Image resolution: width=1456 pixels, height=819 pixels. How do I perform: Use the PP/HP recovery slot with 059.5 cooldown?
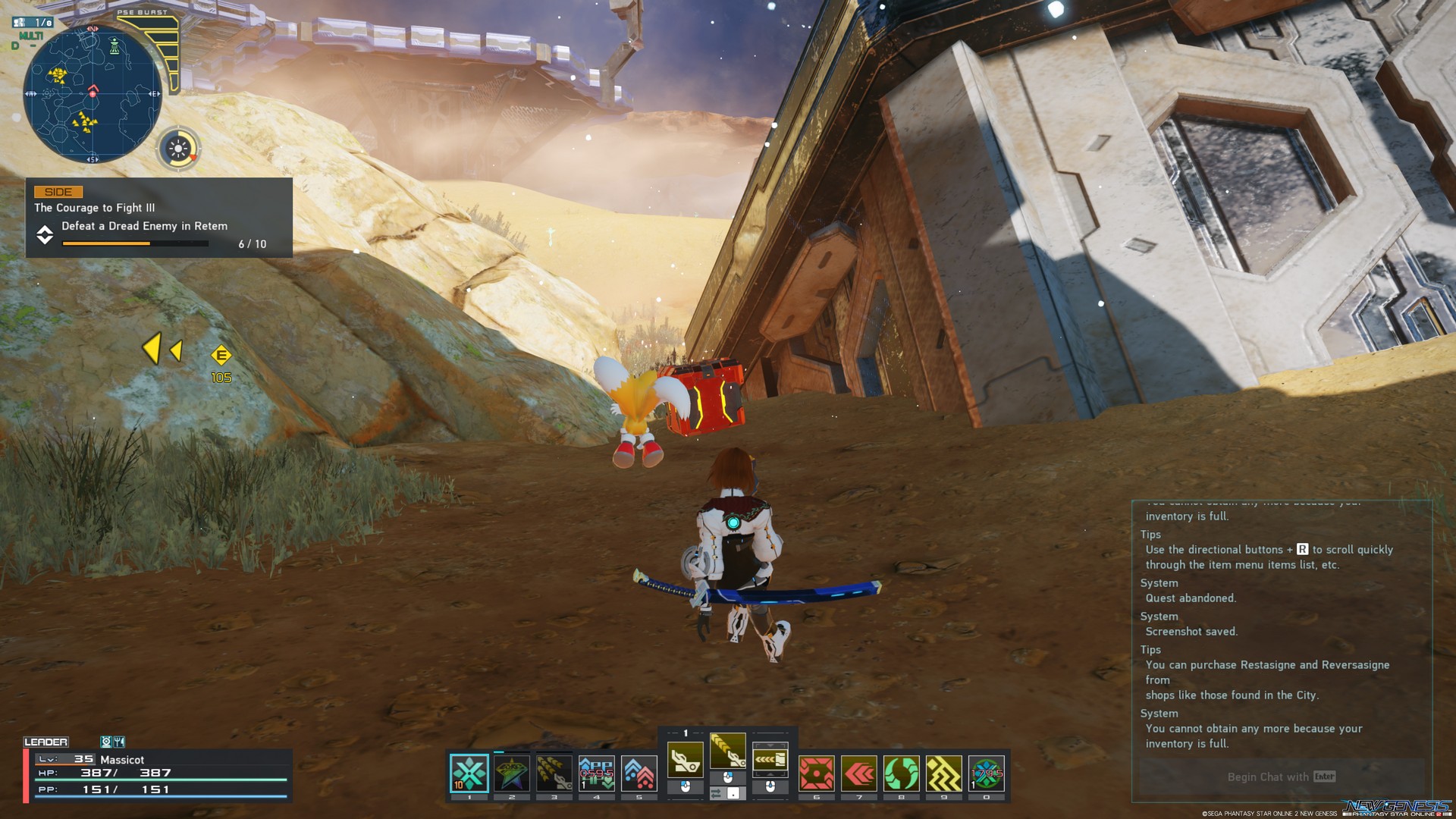[597, 773]
